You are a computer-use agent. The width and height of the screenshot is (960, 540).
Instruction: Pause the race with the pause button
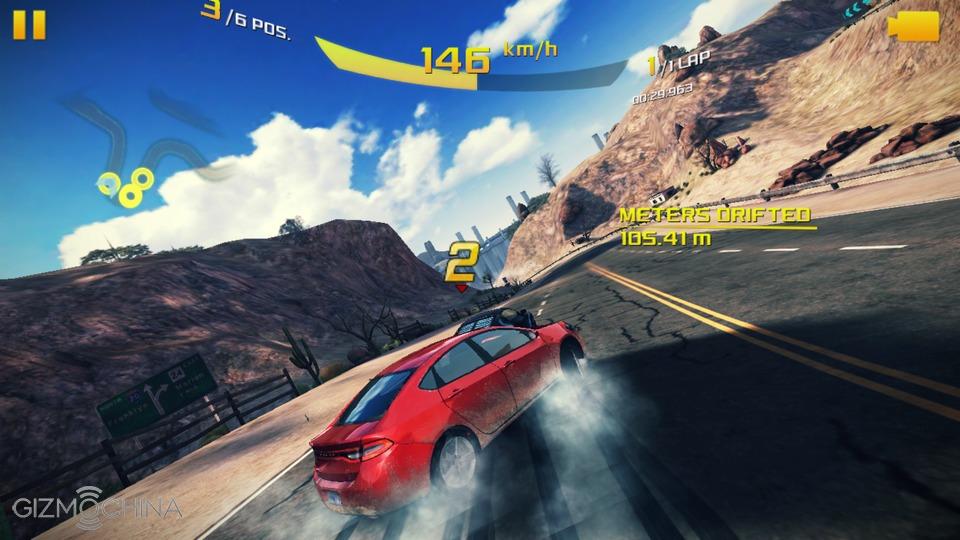pos(29,24)
